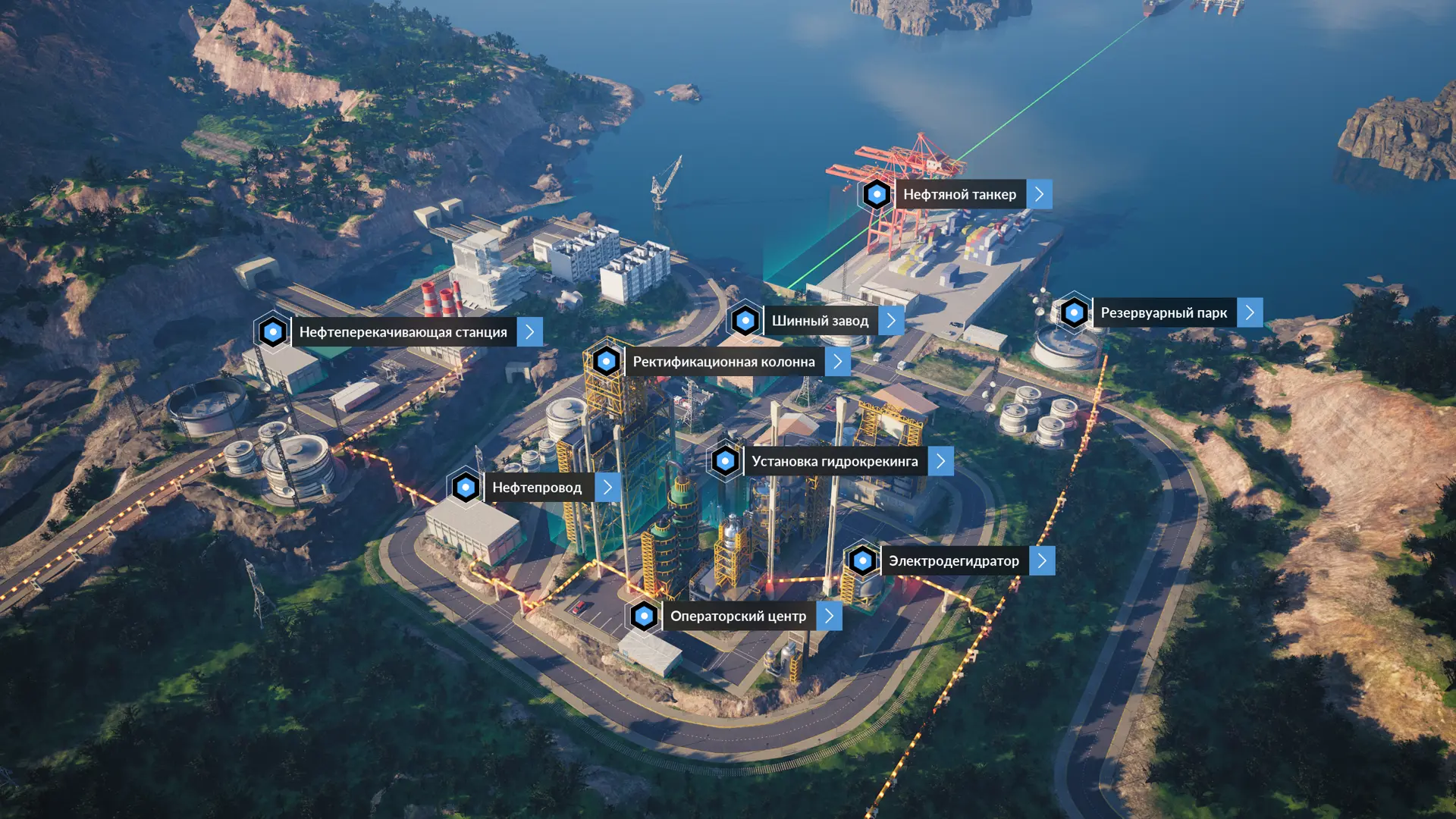Viewport: 1456px width, 819px height.
Task: Choose the Шинный завод label
Action: (820, 321)
